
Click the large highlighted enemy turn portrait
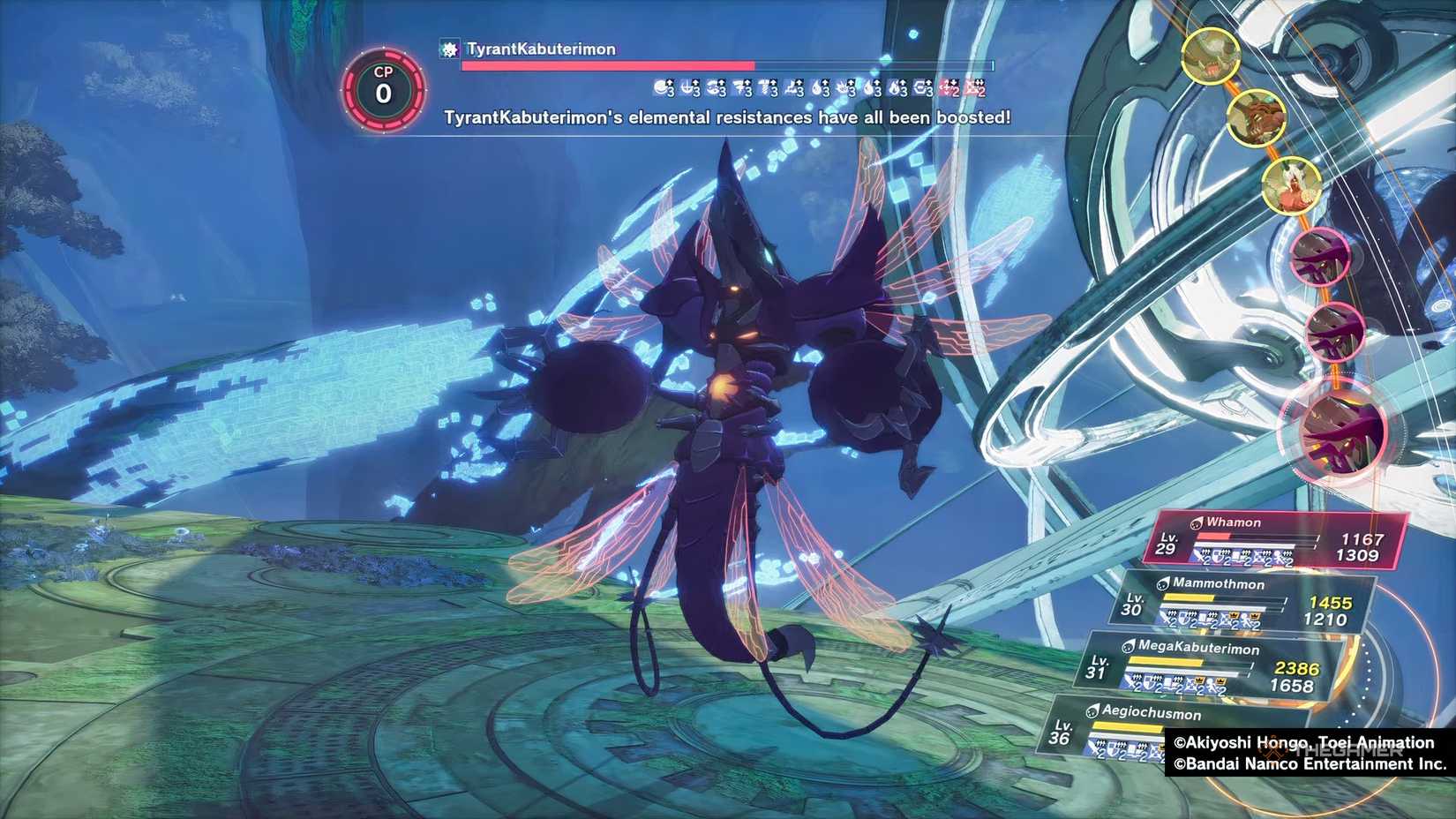(1338, 429)
